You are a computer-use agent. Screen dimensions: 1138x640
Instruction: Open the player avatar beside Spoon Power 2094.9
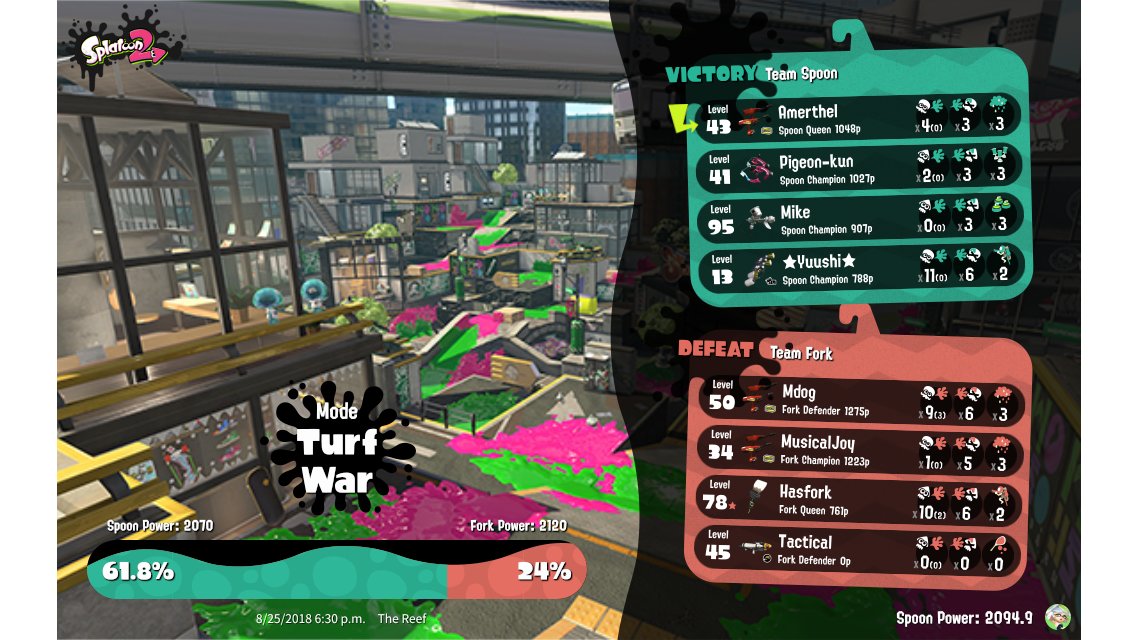pos(1057,617)
